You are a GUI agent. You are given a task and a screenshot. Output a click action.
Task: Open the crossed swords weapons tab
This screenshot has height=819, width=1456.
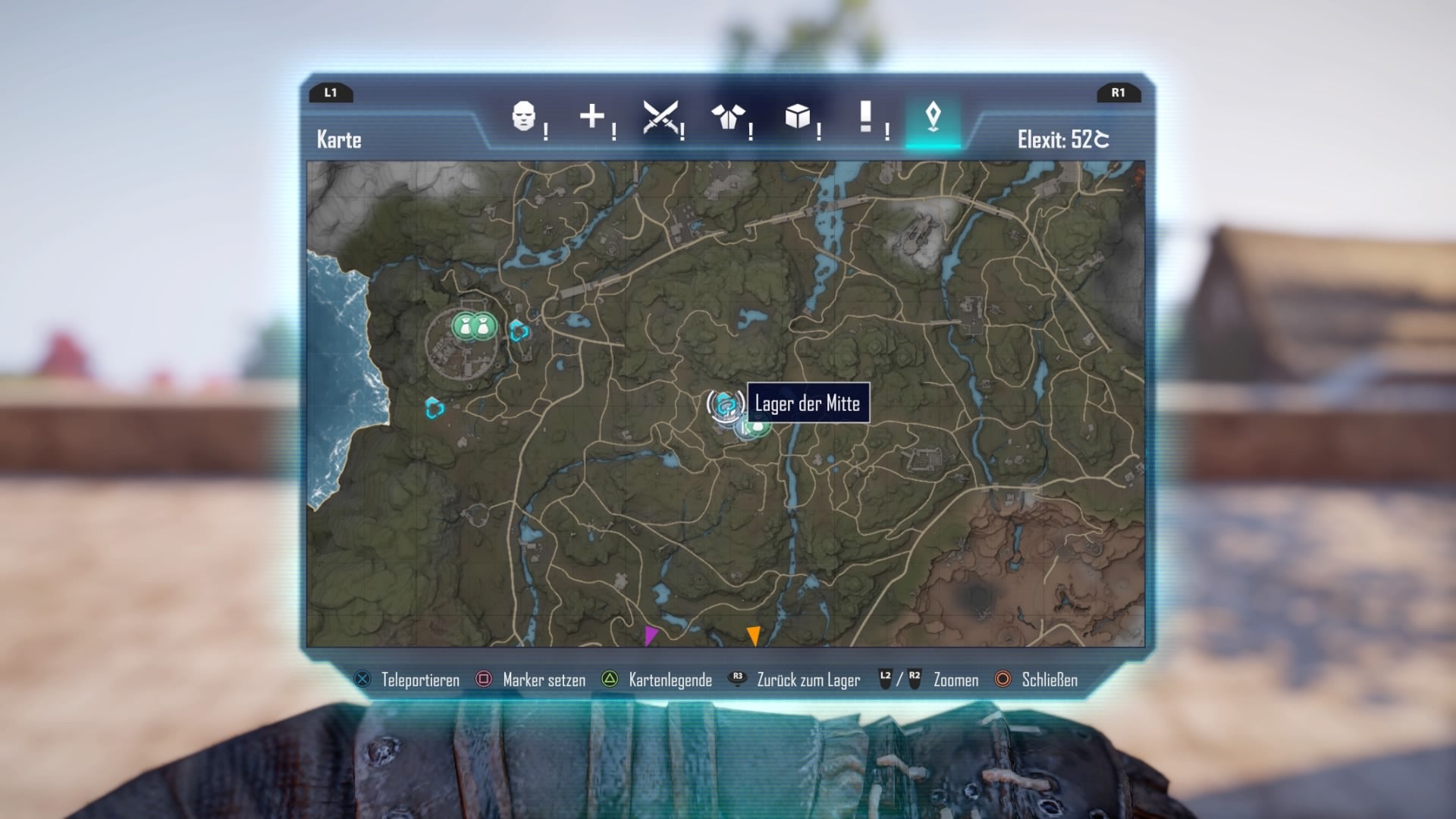coord(660,117)
